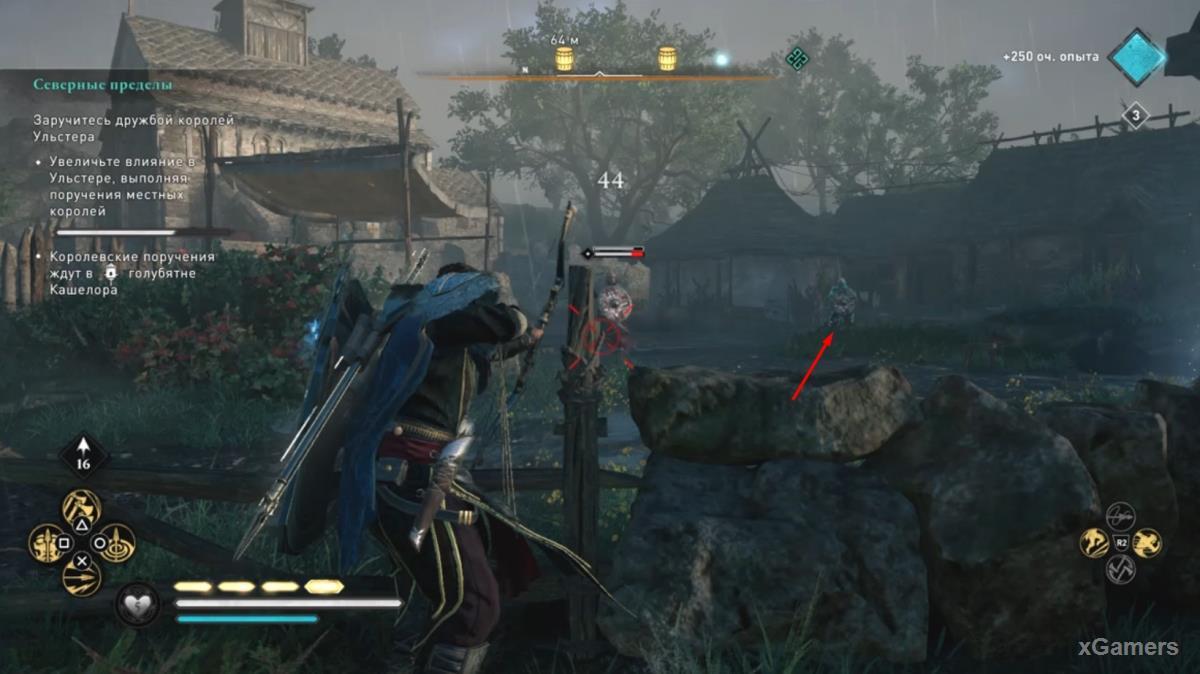
Task: Activate the golden kick melee ability
Action: point(1094,543)
